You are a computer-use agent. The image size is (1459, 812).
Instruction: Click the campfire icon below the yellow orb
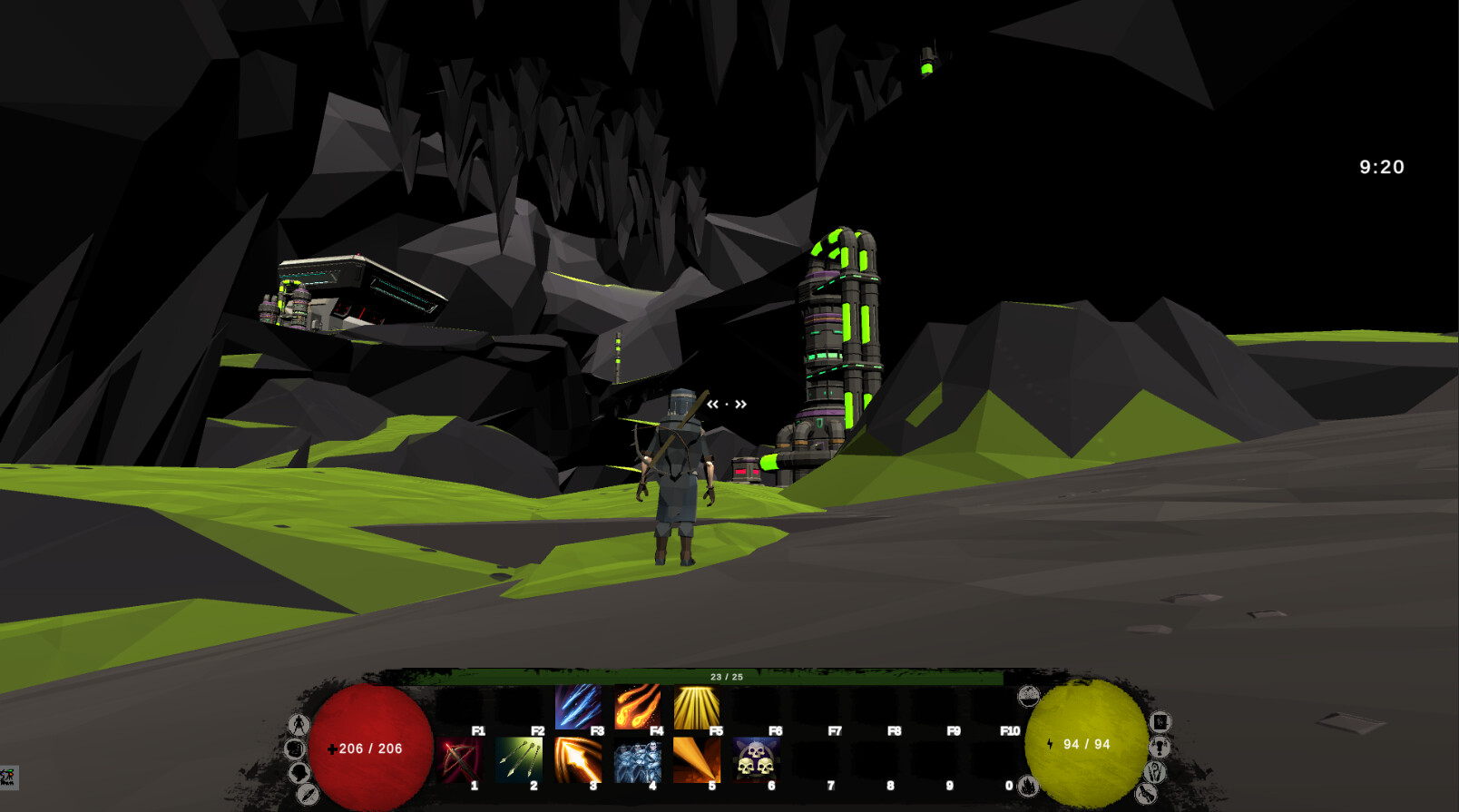(x=1030, y=788)
